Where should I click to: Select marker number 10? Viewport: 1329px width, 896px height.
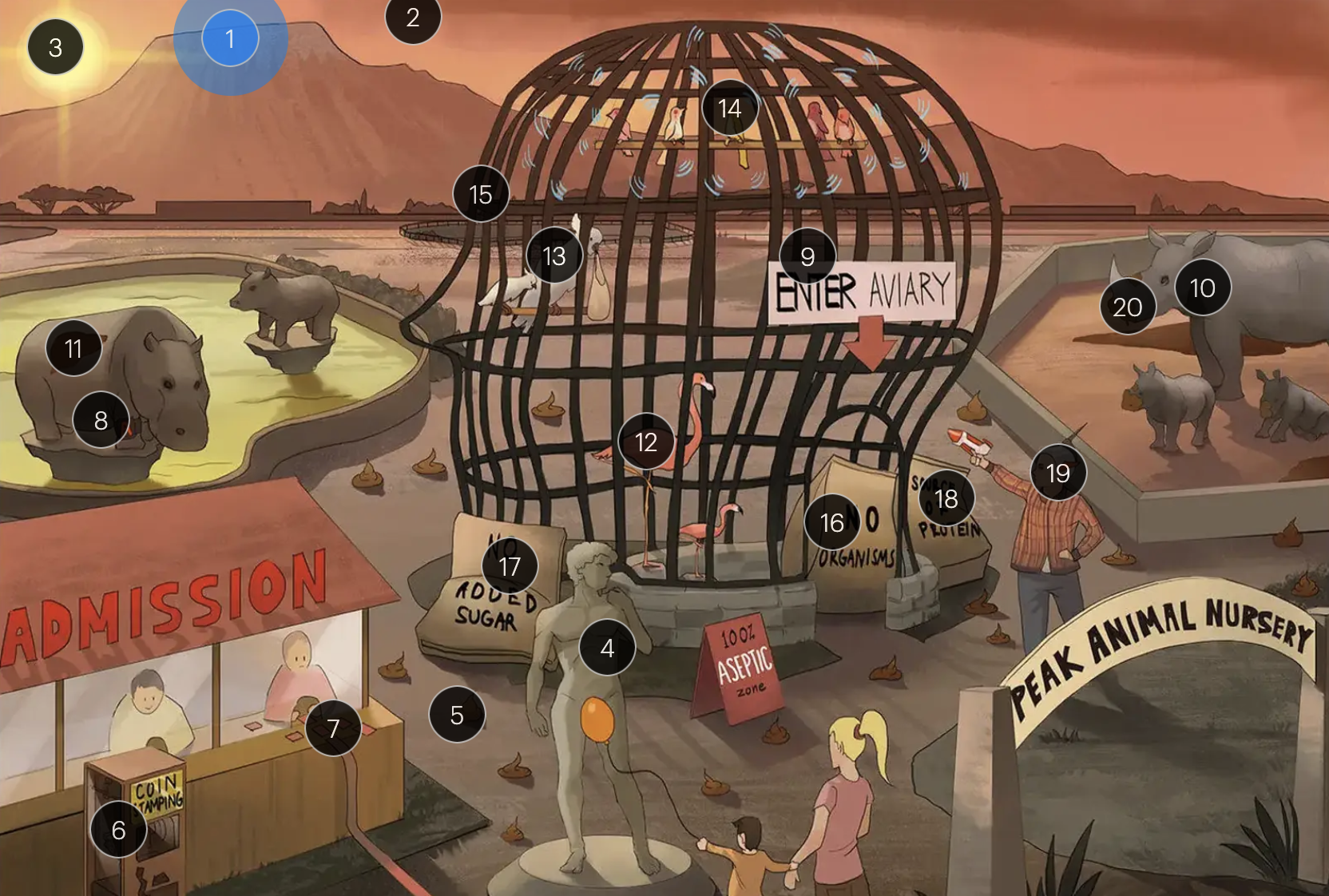click(x=1202, y=287)
